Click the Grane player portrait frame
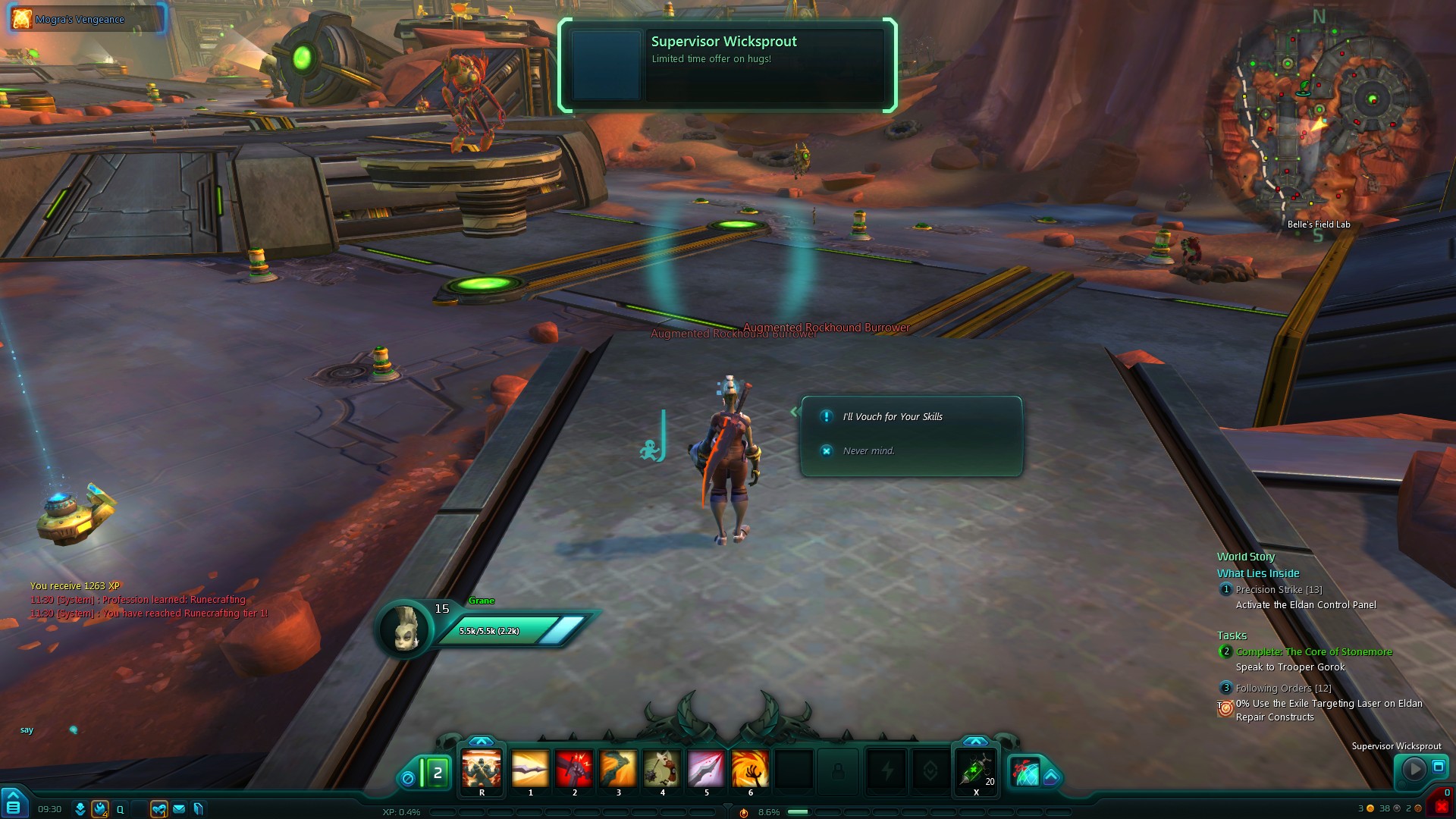Screen dimensions: 1456x819 406,627
